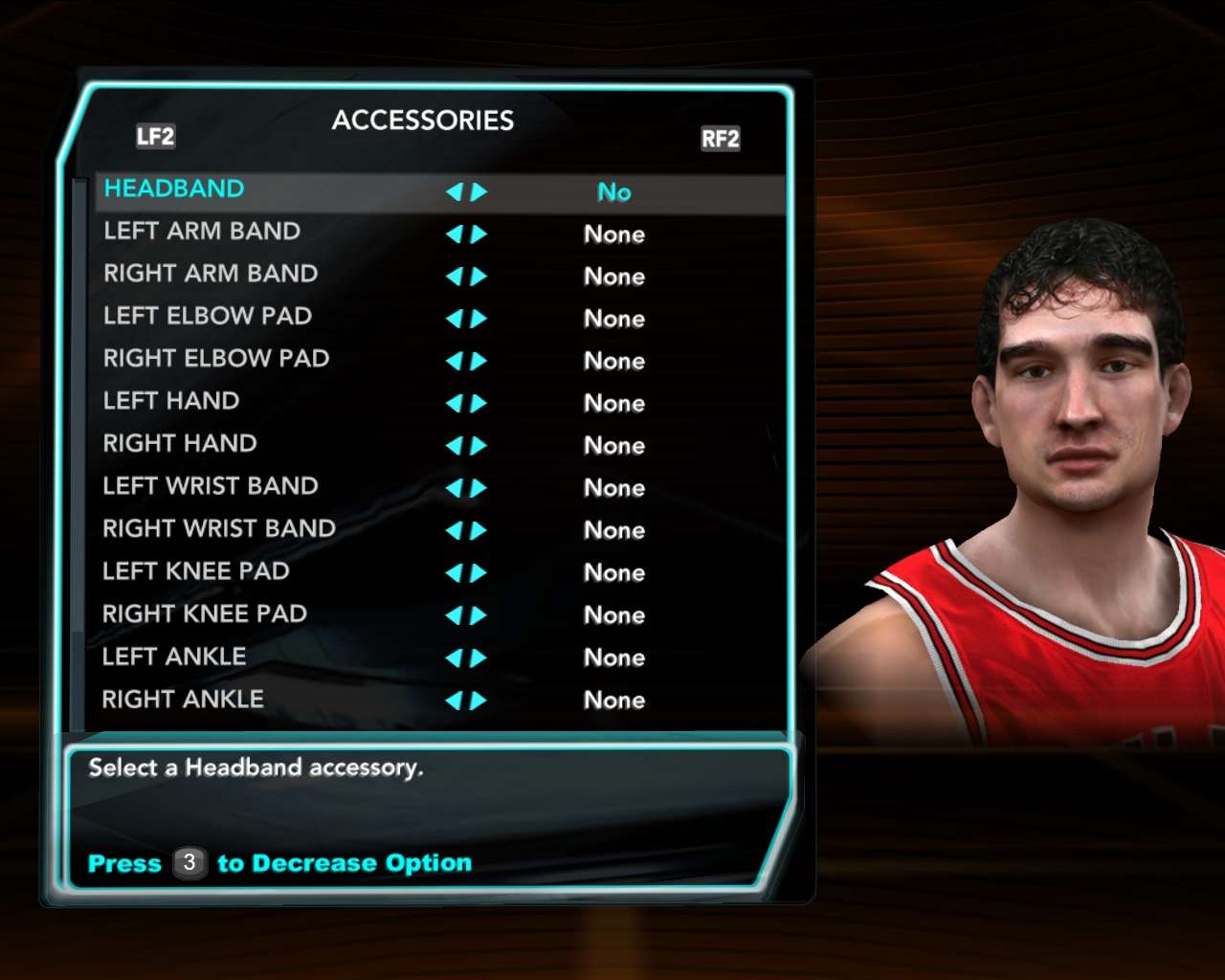1225x980 pixels.
Task: Pick the Left Ankle accessory row
Action: click(x=174, y=657)
